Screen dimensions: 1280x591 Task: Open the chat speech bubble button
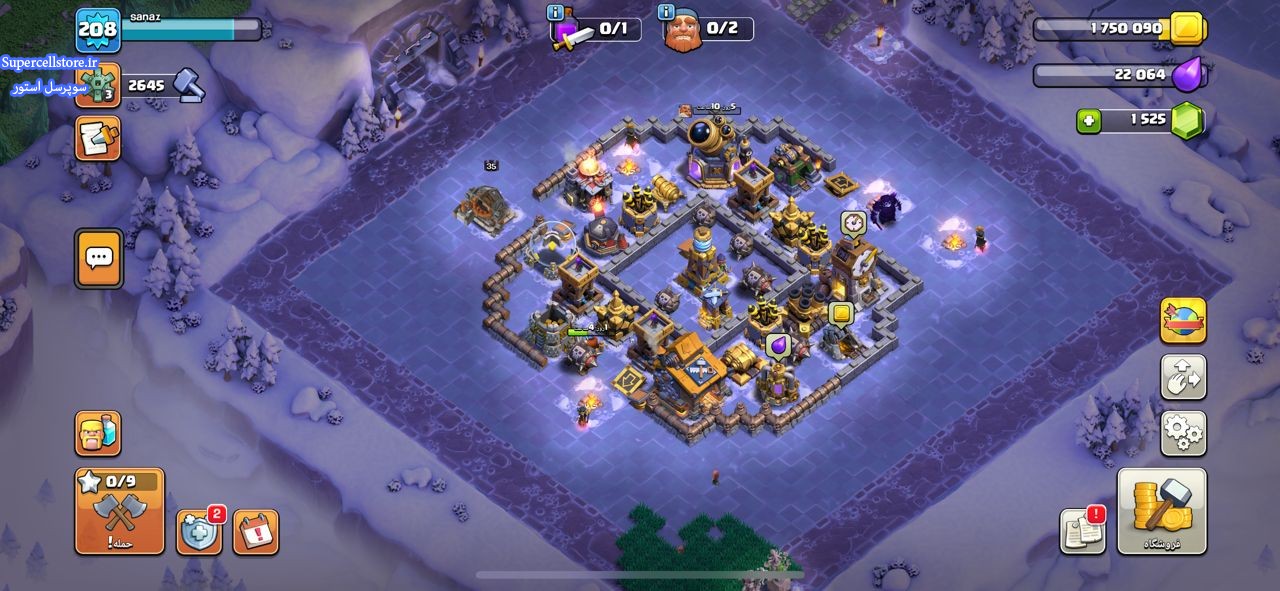pos(98,258)
